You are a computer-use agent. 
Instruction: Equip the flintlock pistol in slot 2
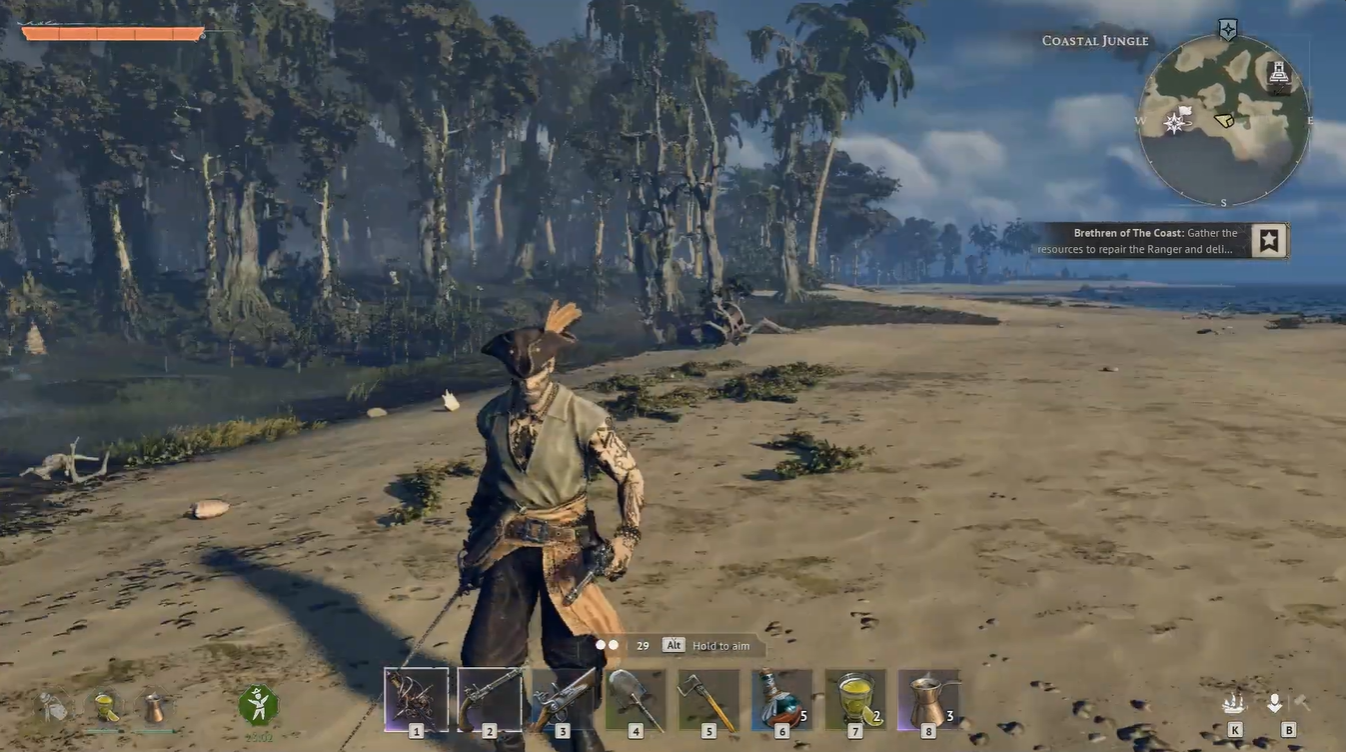click(489, 699)
